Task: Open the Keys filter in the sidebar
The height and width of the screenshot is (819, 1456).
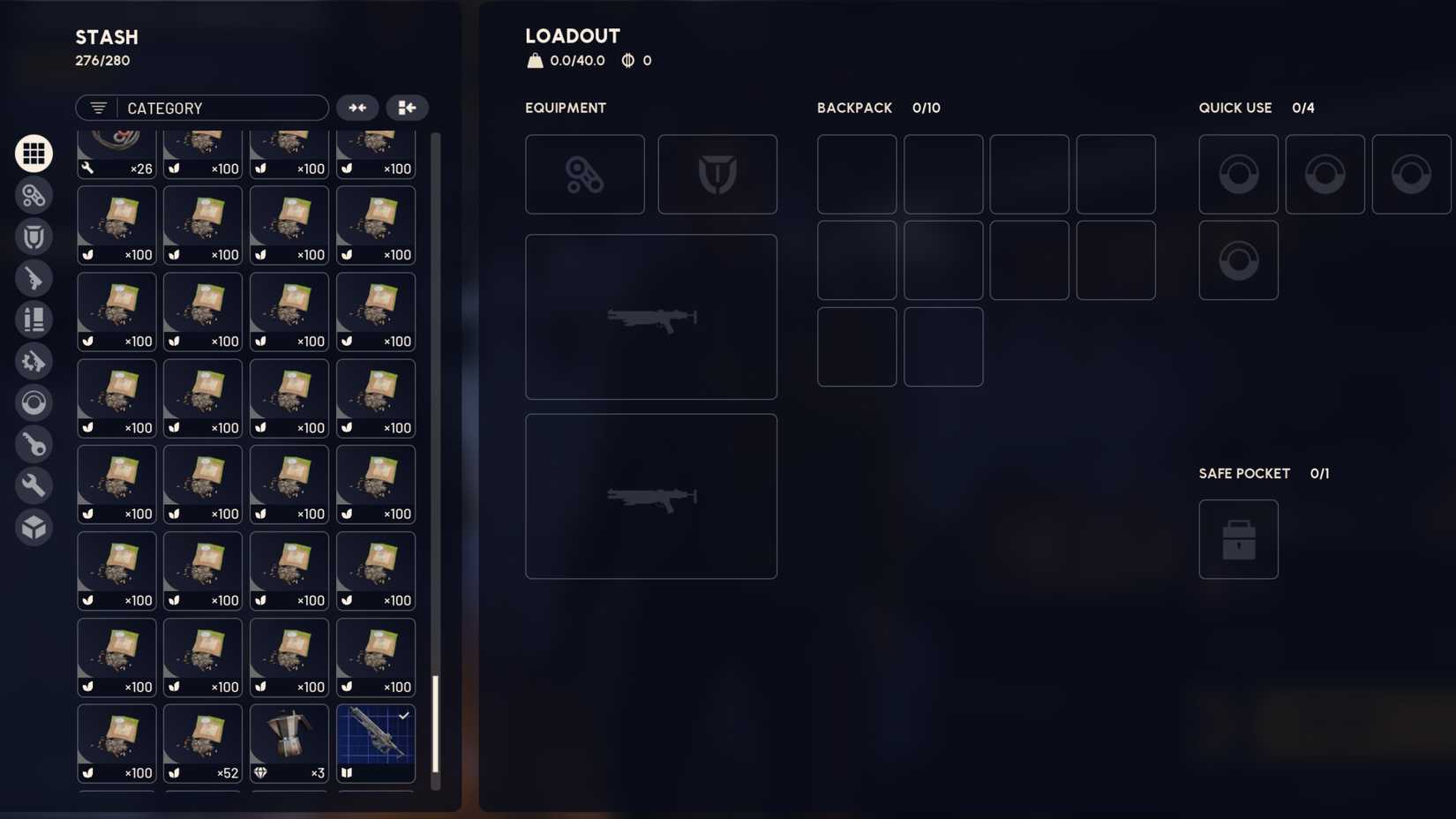Action: 34,444
